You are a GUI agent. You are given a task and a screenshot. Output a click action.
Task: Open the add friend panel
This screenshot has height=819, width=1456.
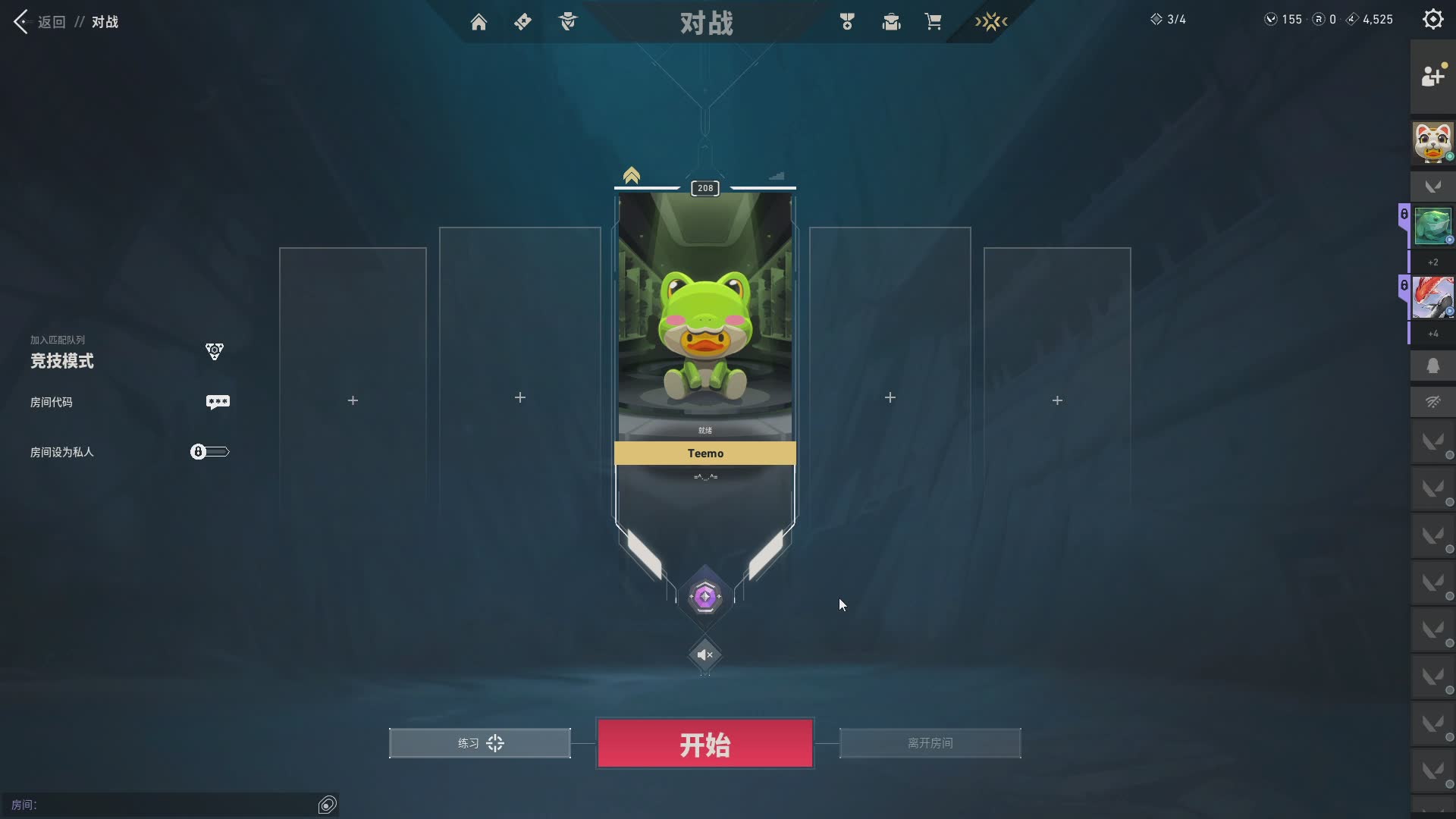(1432, 76)
